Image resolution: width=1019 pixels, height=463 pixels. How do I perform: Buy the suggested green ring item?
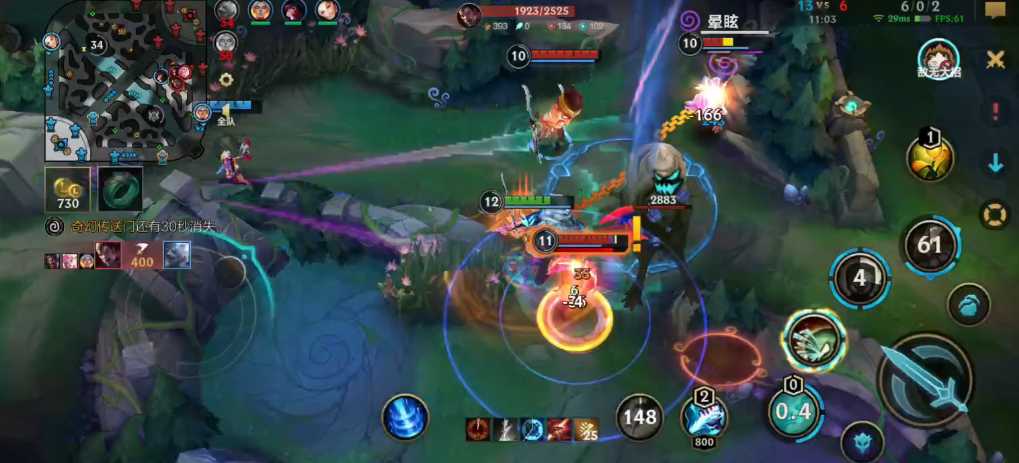pyautogui.click(x=120, y=189)
